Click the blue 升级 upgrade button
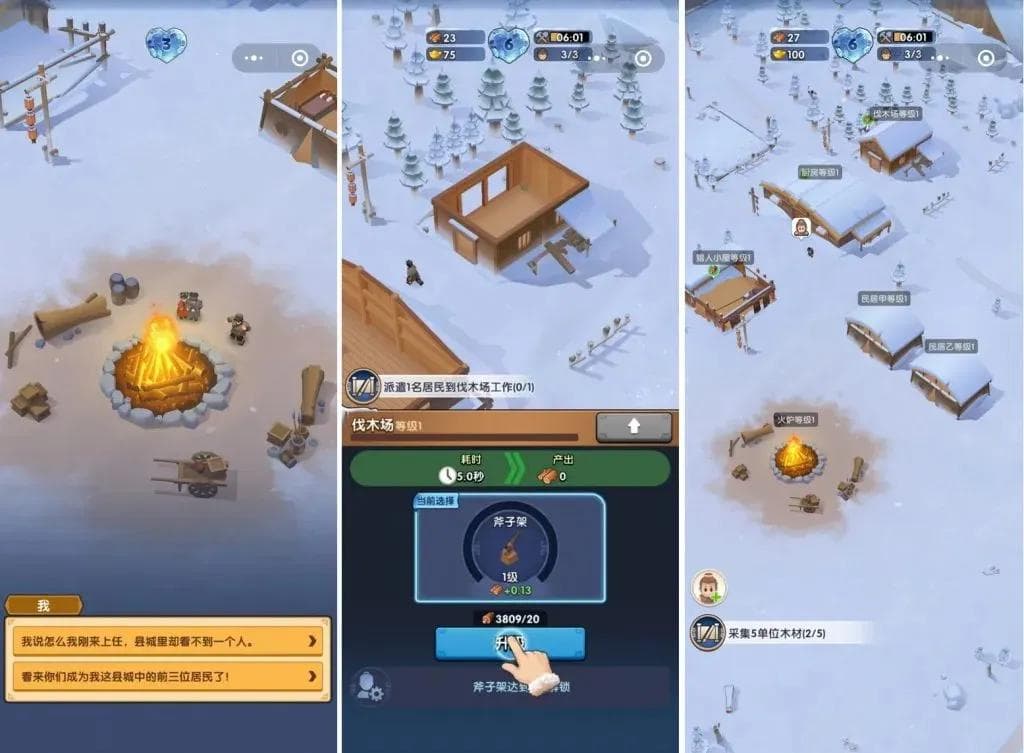Viewport: 1024px width, 753px height. [x=510, y=643]
